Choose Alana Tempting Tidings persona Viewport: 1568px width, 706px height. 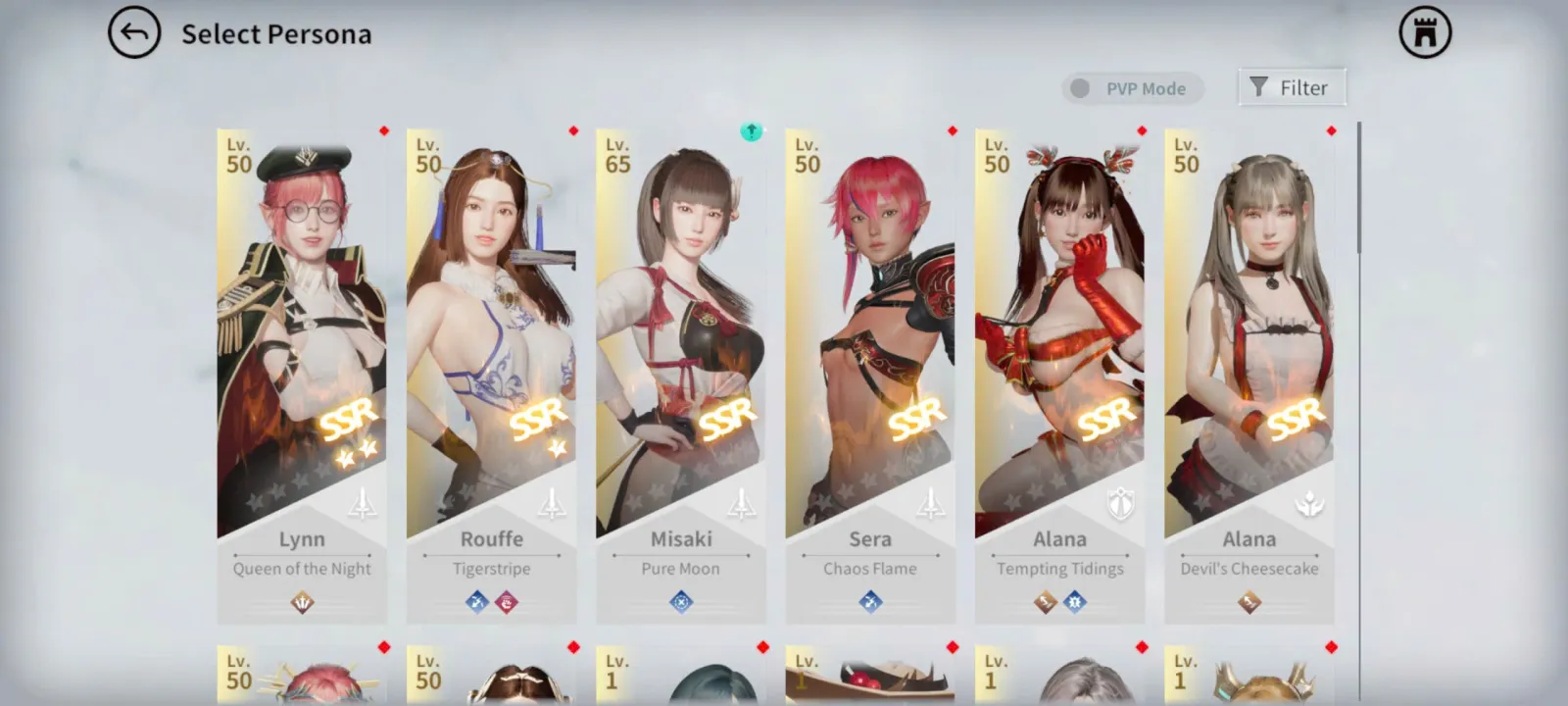pos(1059,373)
